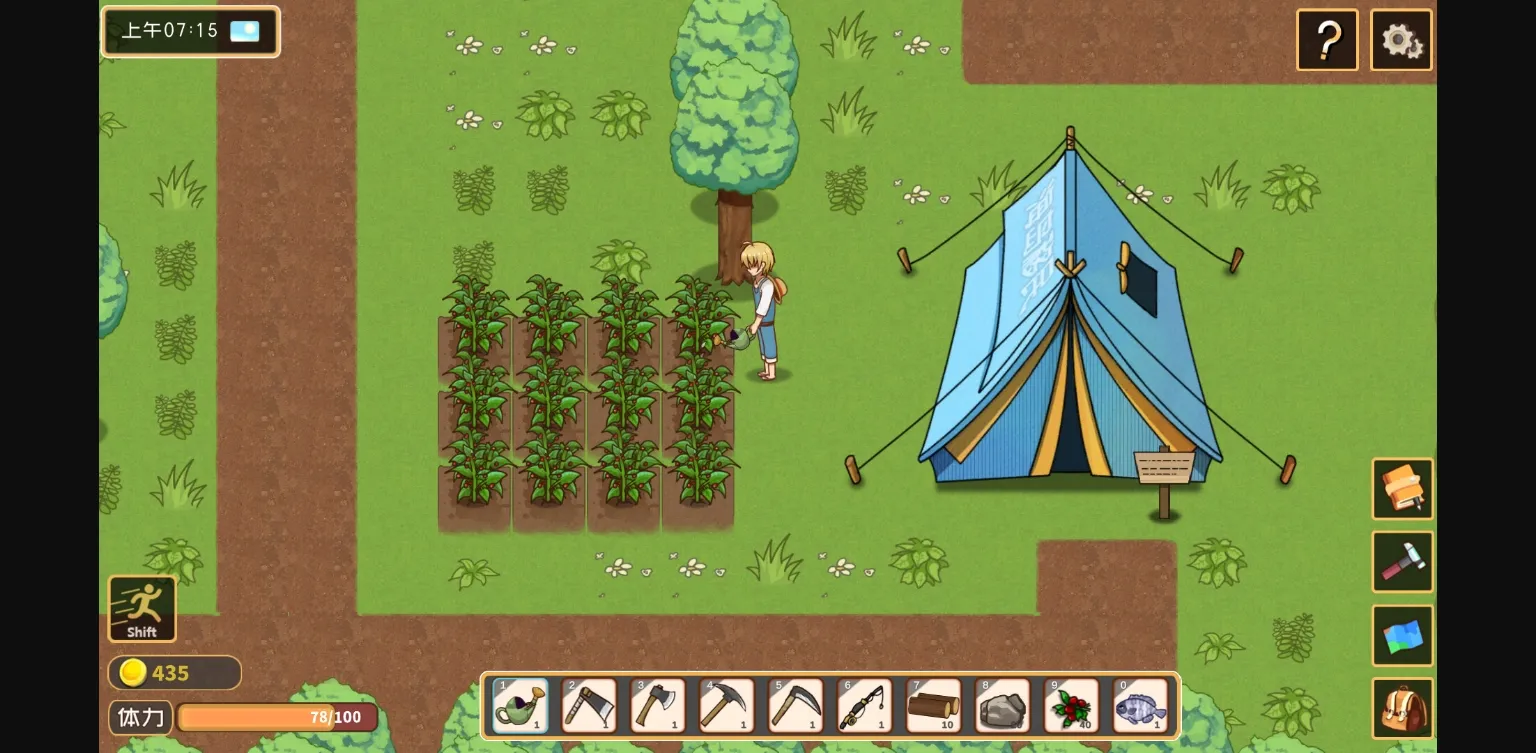This screenshot has width=1536, height=753.
Task: Select the watering can hotbar slot
Action: click(521, 706)
